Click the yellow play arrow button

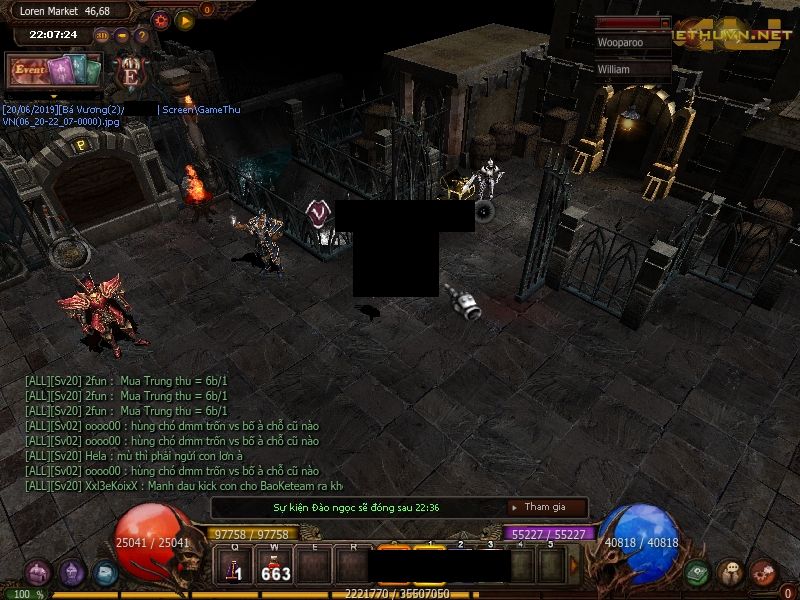tap(185, 20)
